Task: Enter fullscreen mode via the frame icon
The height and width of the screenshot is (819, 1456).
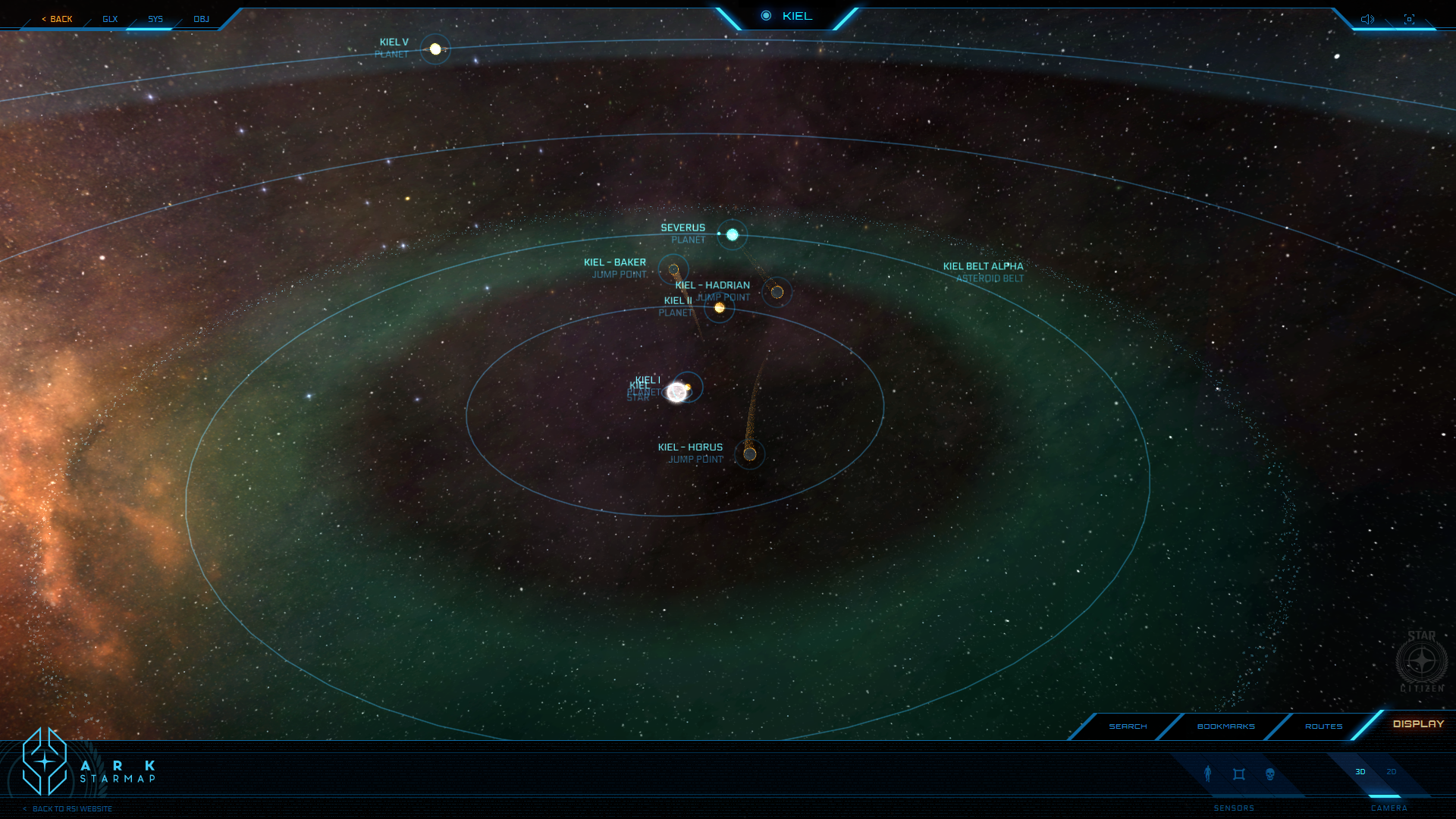Action: click(1409, 19)
